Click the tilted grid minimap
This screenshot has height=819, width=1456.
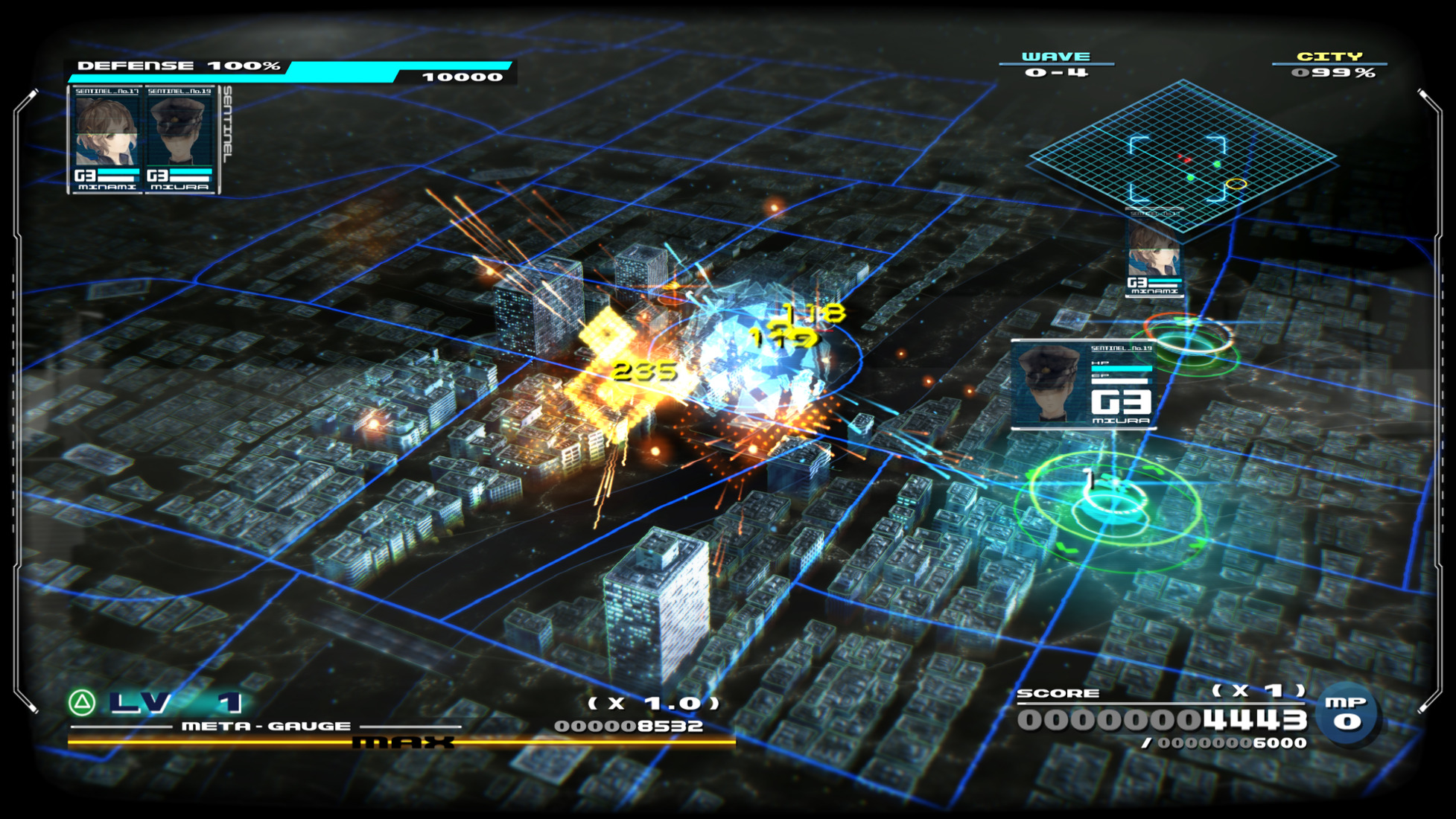coord(1181,158)
